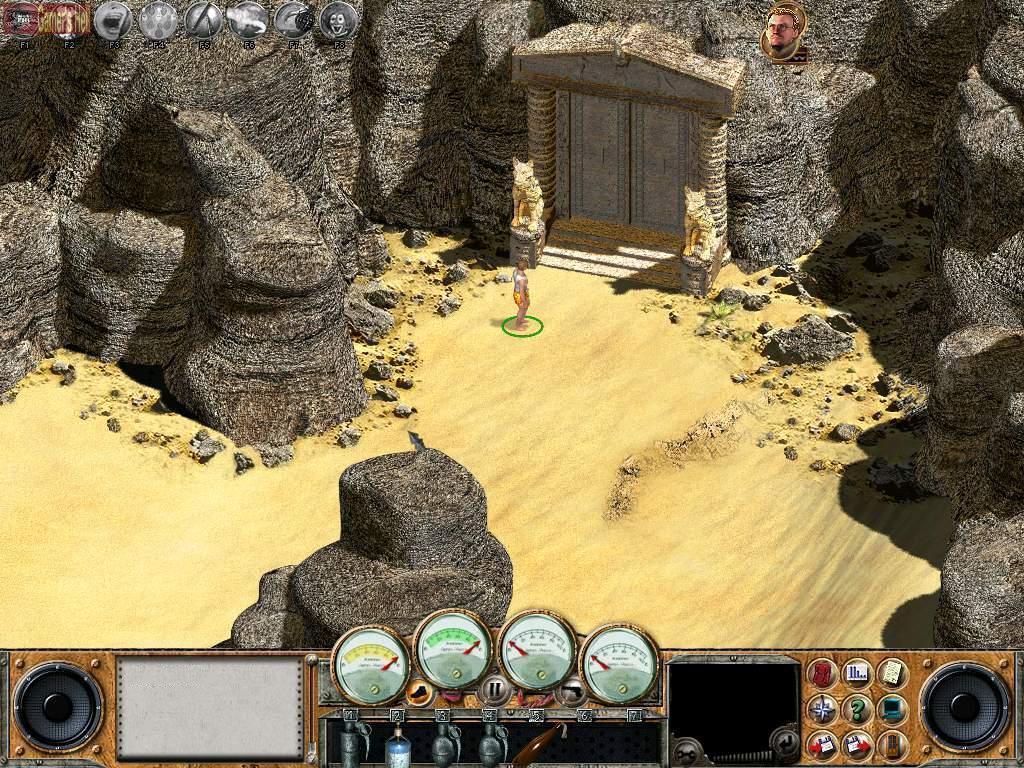This screenshot has width=1024, height=768.
Task: Exit through the wooden door button
Action: point(891,744)
